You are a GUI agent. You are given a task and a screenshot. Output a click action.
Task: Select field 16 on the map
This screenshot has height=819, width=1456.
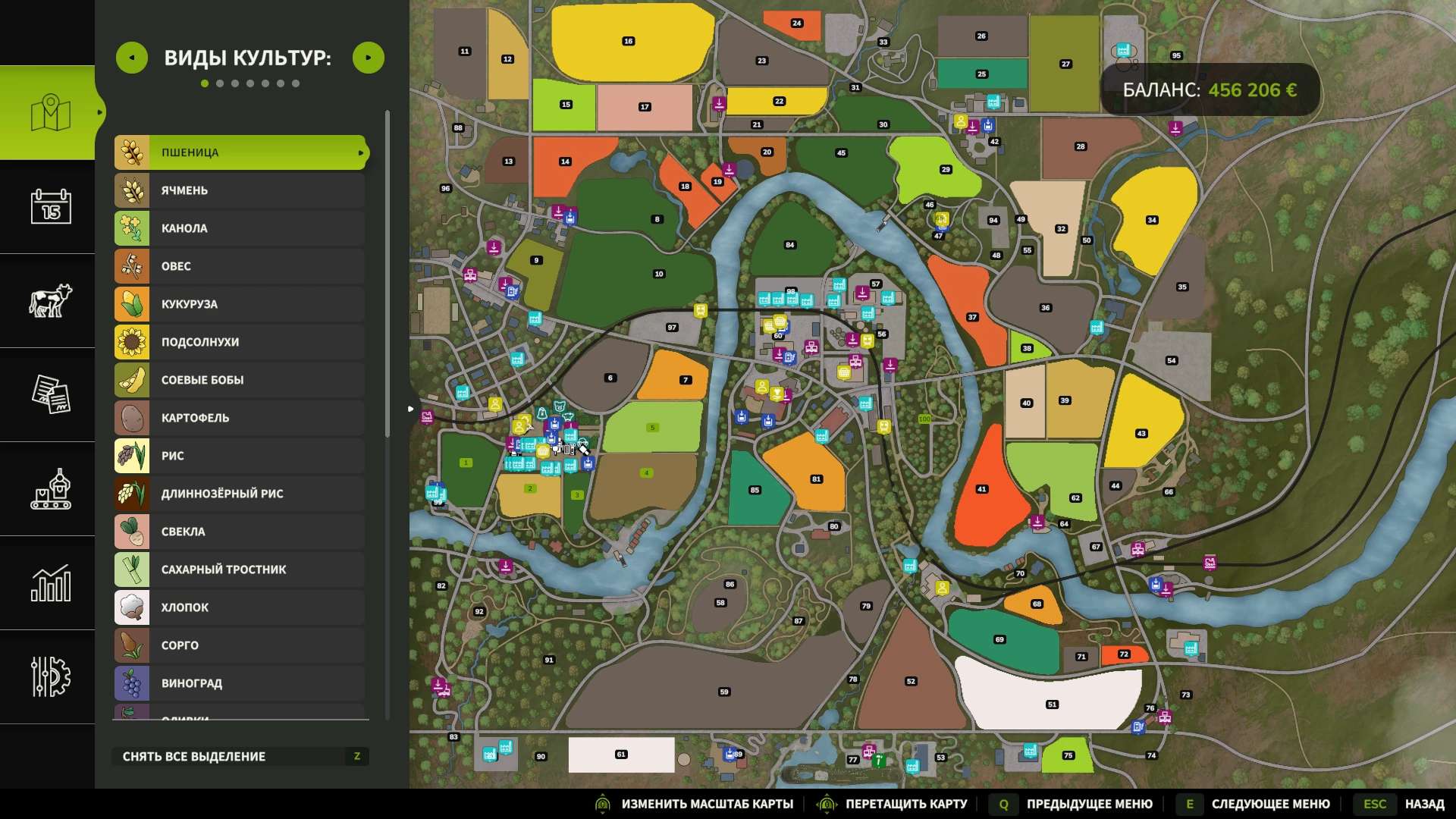pos(629,42)
